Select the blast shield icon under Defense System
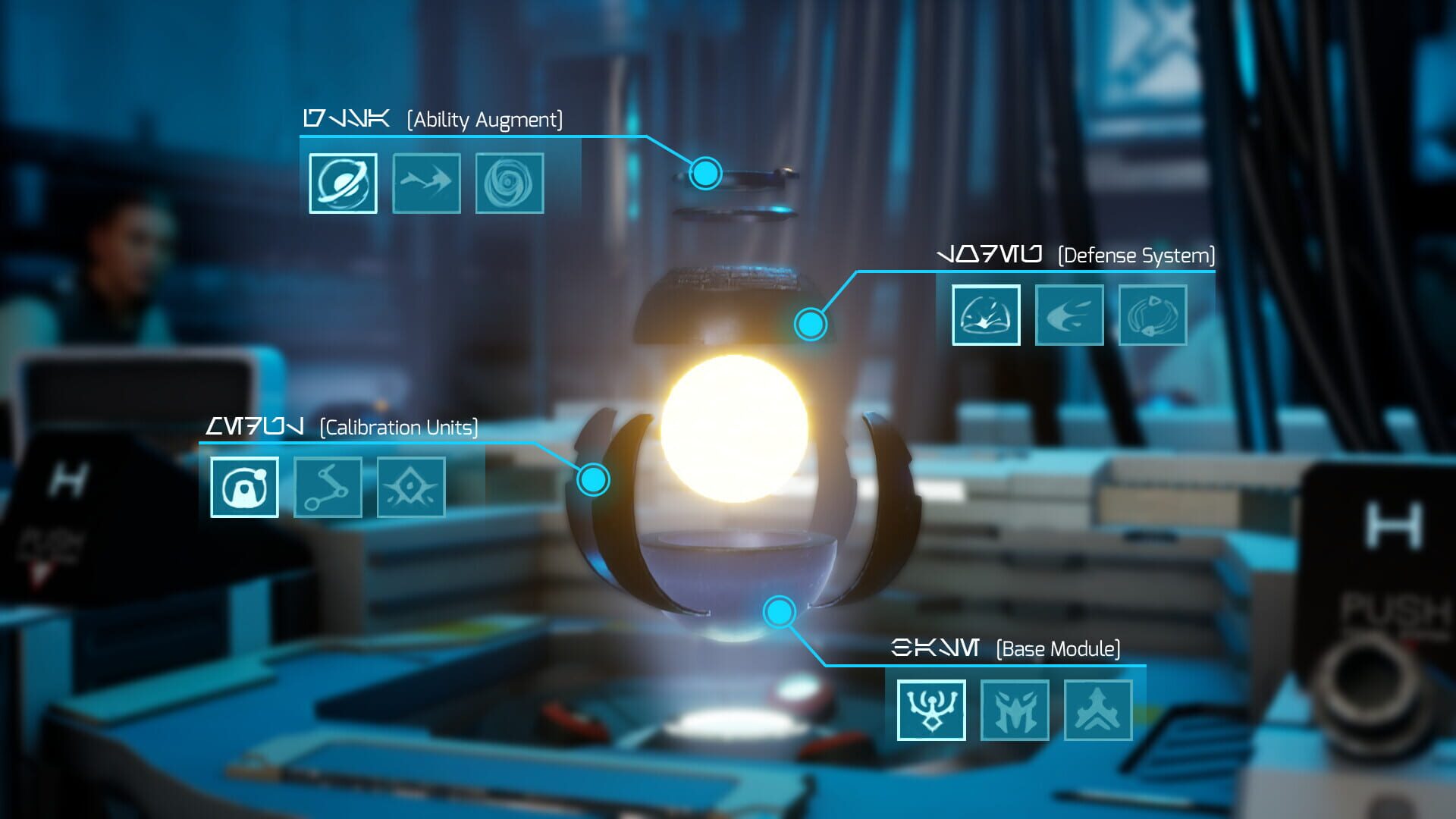The width and height of the screenshot is (1456, 819). [x=985, y=315]
